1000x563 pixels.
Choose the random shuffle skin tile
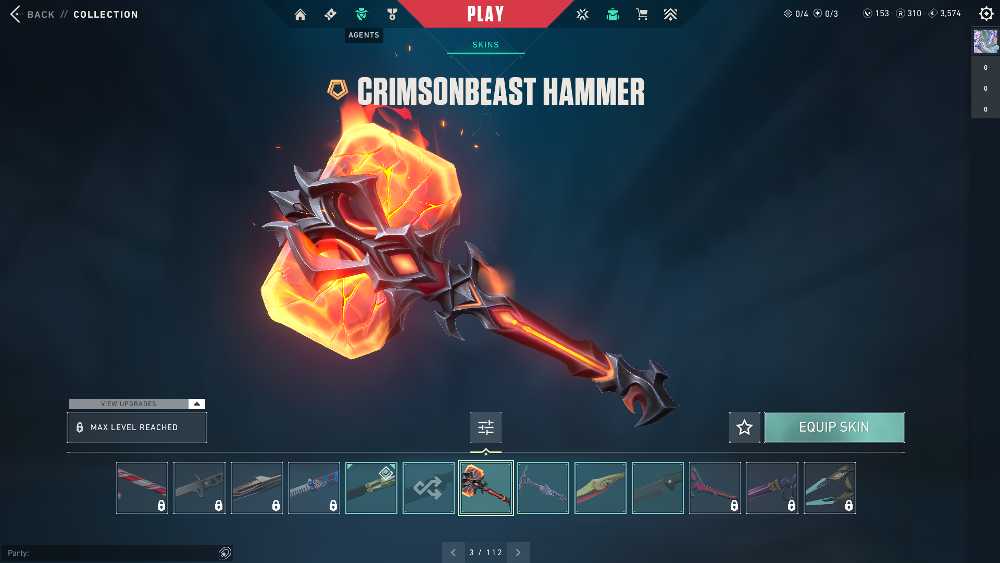click(x=428, y=488)
